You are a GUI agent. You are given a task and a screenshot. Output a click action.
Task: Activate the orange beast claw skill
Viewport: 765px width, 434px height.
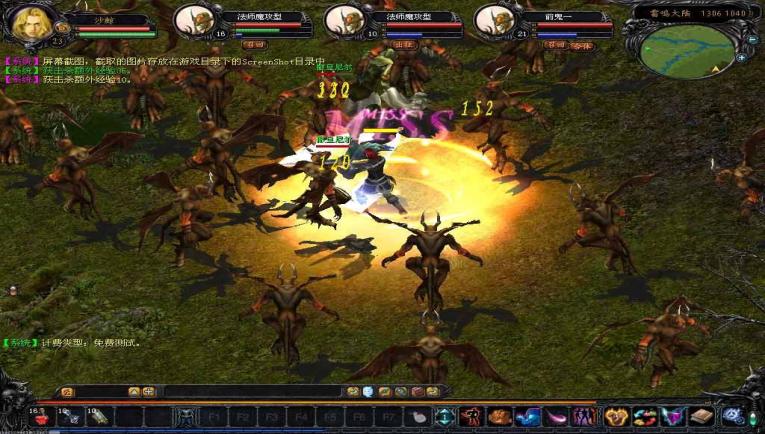[499, 416]
